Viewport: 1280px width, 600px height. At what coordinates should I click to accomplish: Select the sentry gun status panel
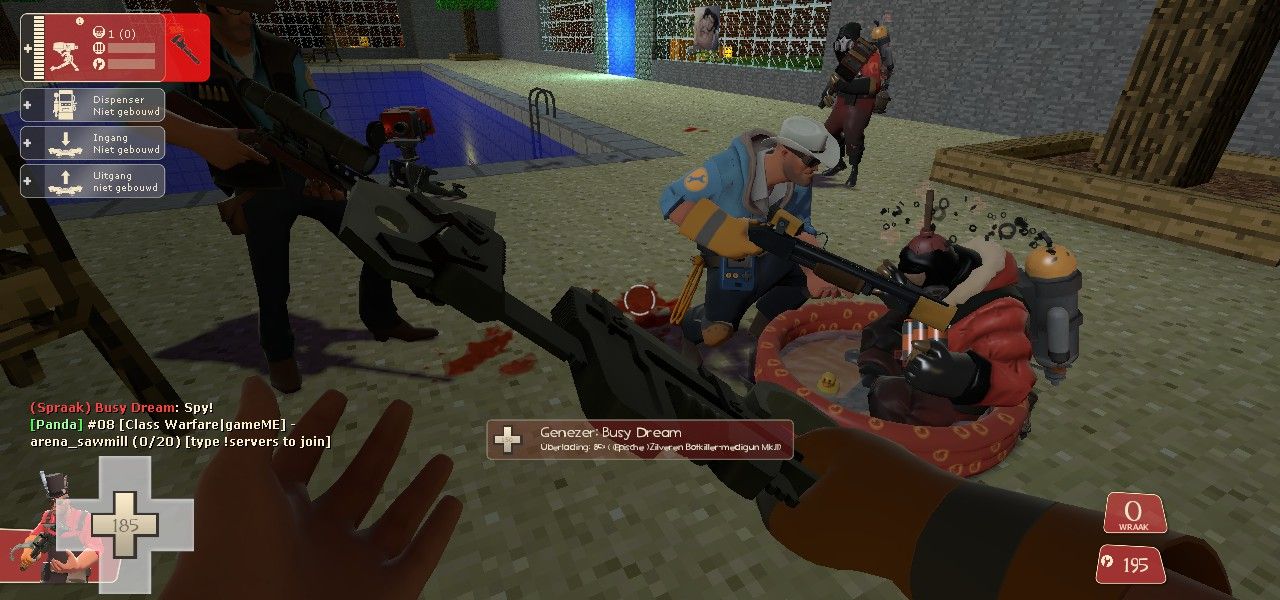114,47
